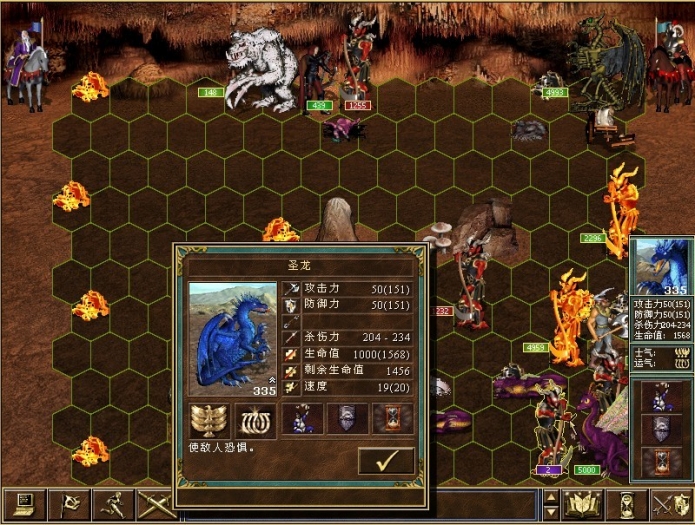Click the eagle morale icon in the dialog

[x=209, y=420]
